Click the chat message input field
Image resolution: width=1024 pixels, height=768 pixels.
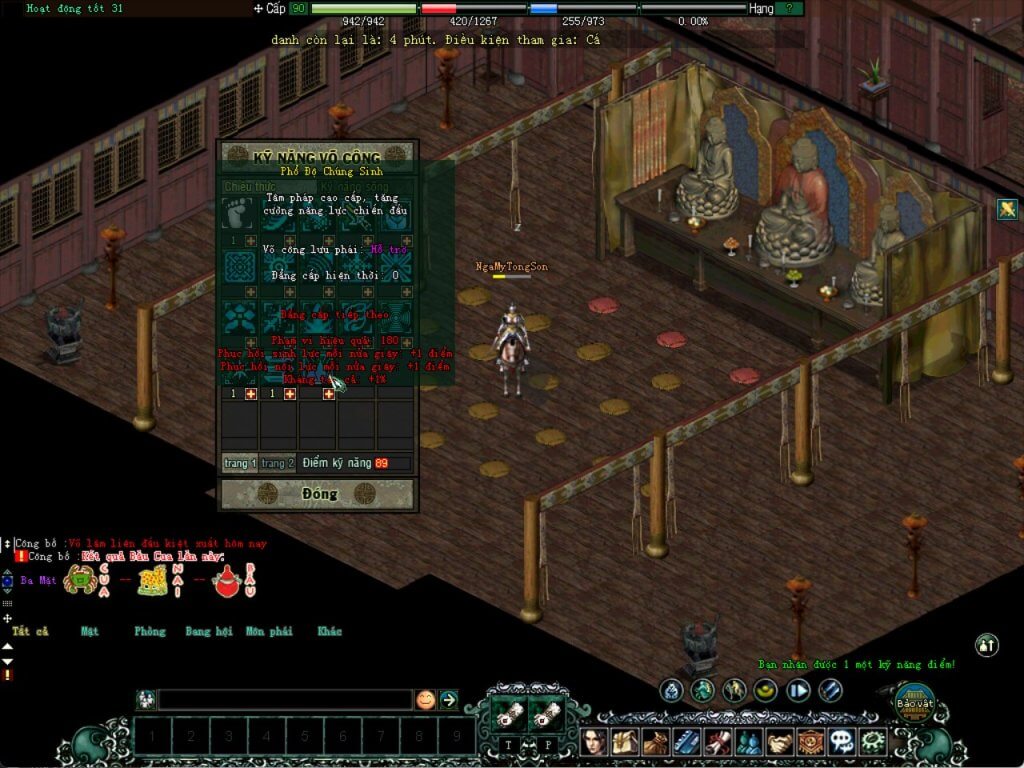point(285,700)
